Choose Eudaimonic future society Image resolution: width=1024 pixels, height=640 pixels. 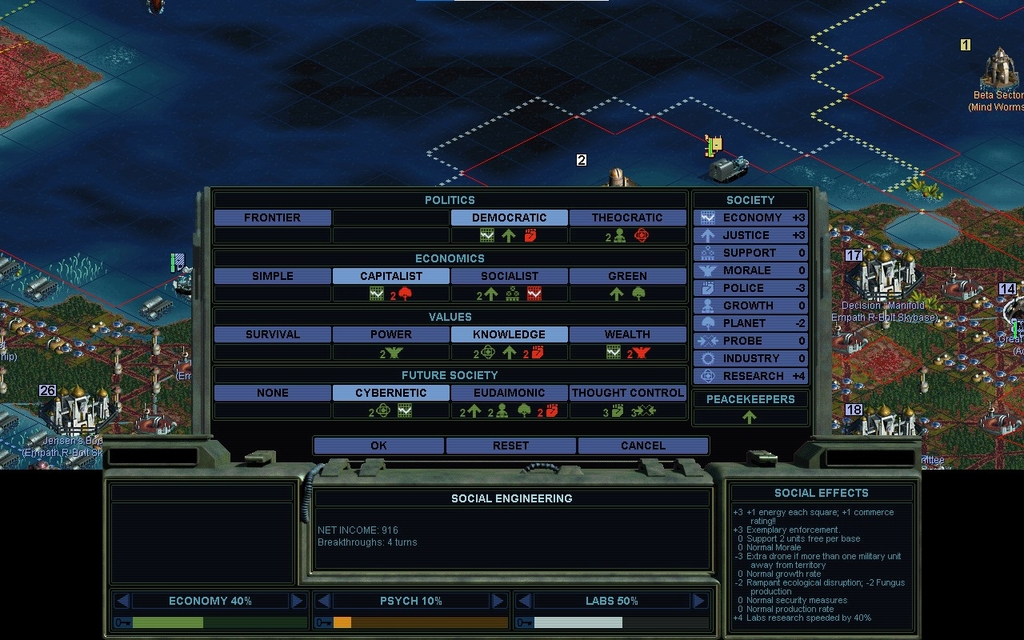(x=509, y=393)
